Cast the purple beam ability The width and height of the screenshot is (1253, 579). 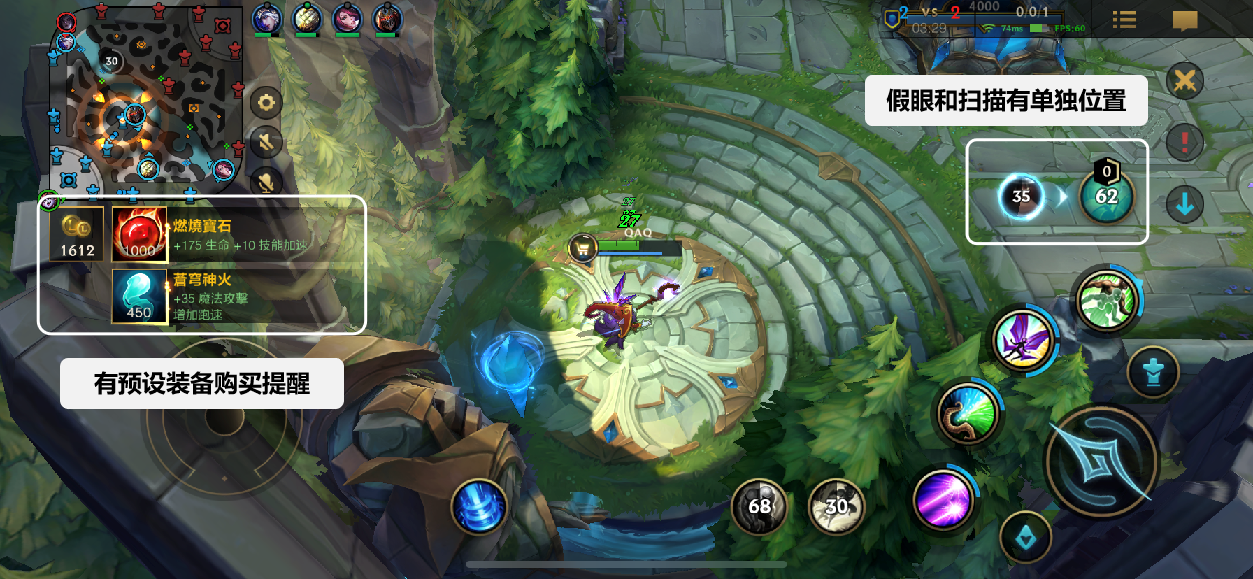click(x=943, y=498)
